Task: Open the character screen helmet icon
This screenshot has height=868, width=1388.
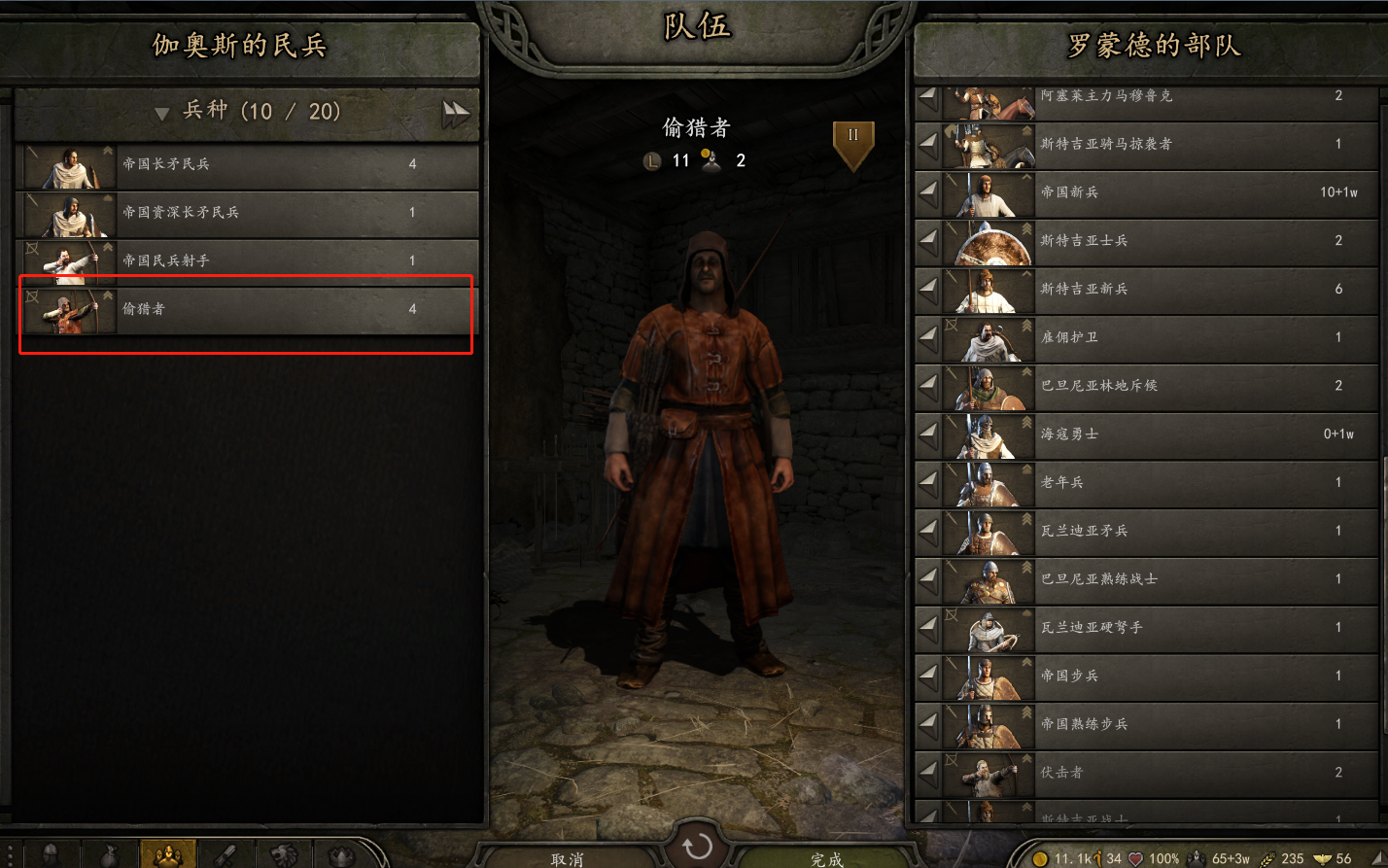Action: point(52,855)
